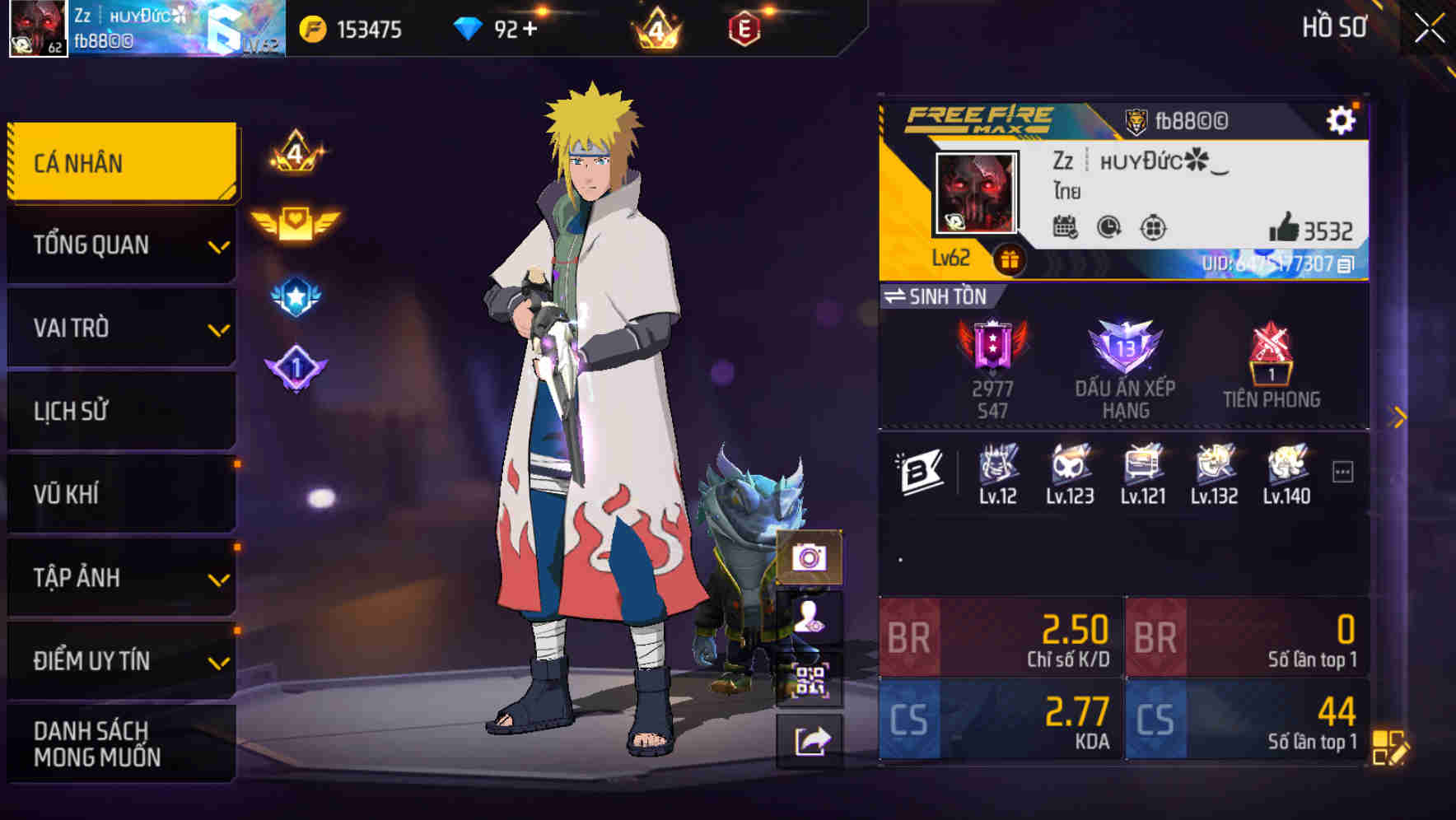
Task: Expand the ĐIỂM UY TÍN section
Action: point(120,659)
